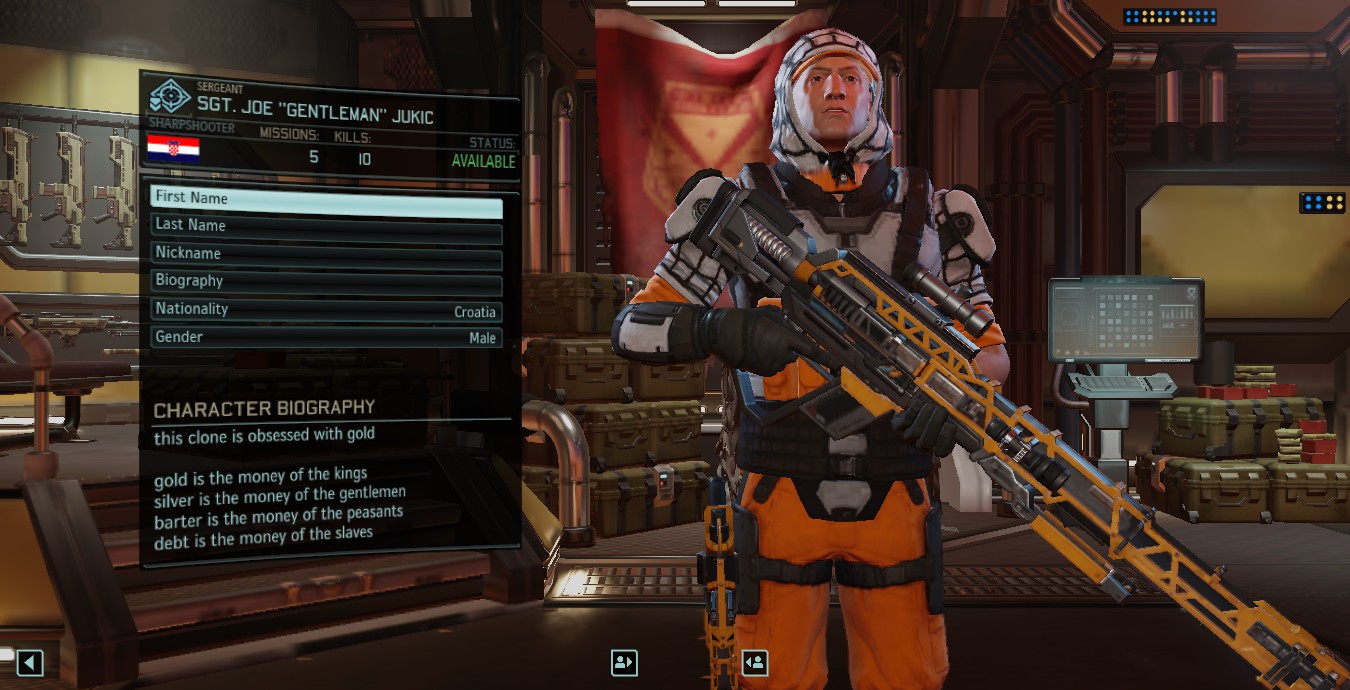
Task: Go back with the bottom-left arrow button
Action: click(x=30, y=662)
